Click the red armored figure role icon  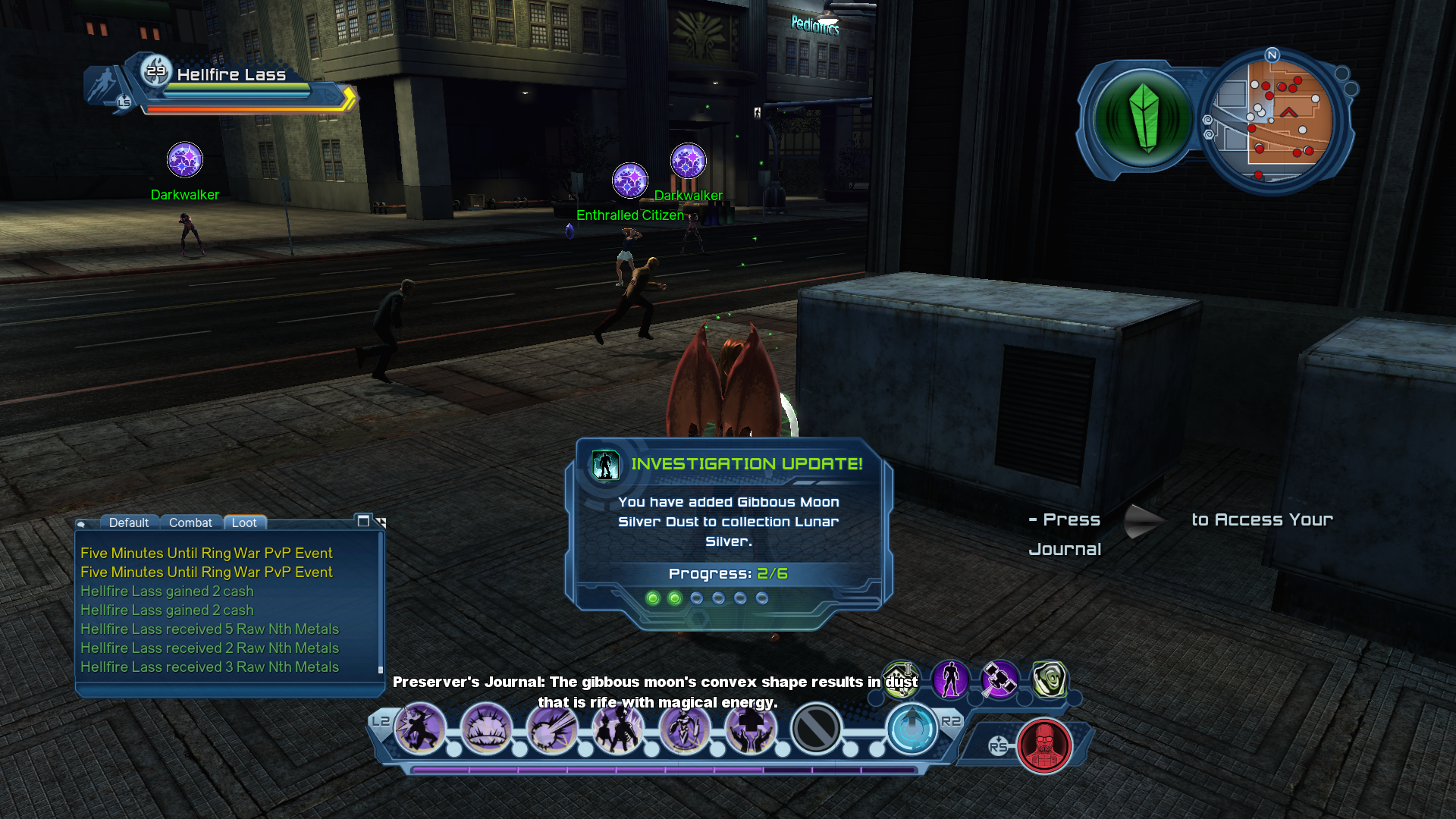[x=1044, y=746]
